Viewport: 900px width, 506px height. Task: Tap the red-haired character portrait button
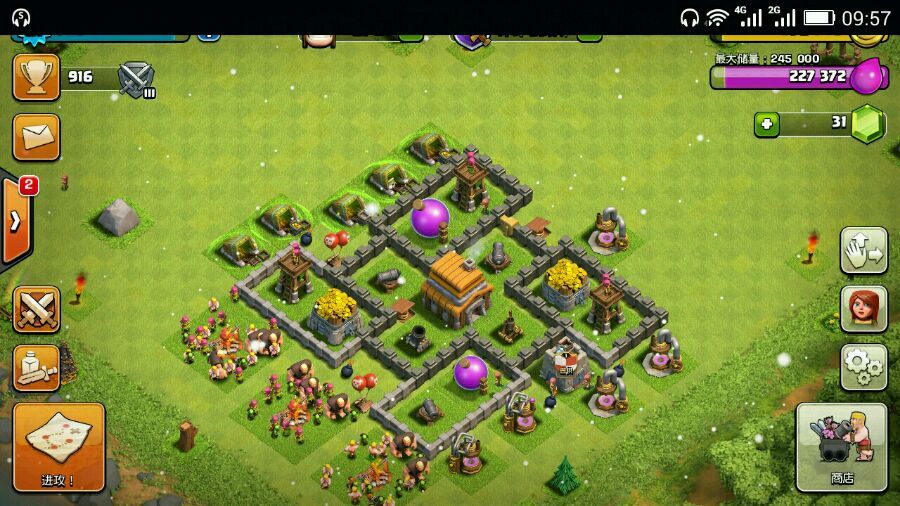[x=863, y=309]
